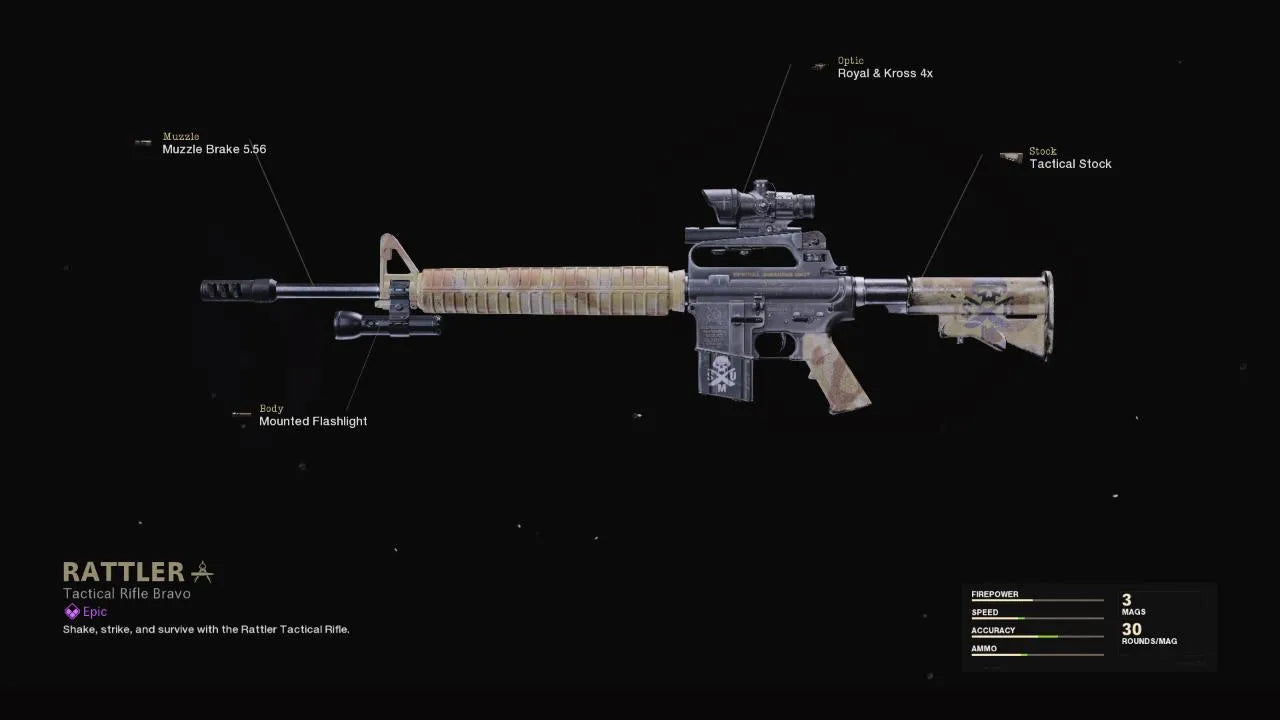Choose the Royal & Kross 4x optic

pyautogui.click(x=885, y=73)
